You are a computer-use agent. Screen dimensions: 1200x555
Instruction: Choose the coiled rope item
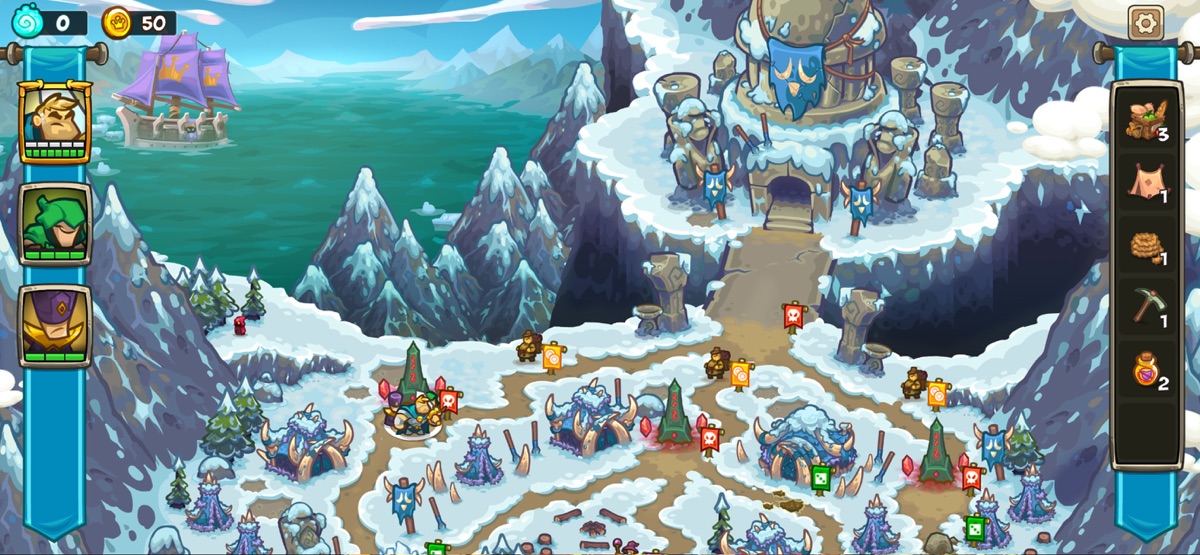(x=1146, y=245)
